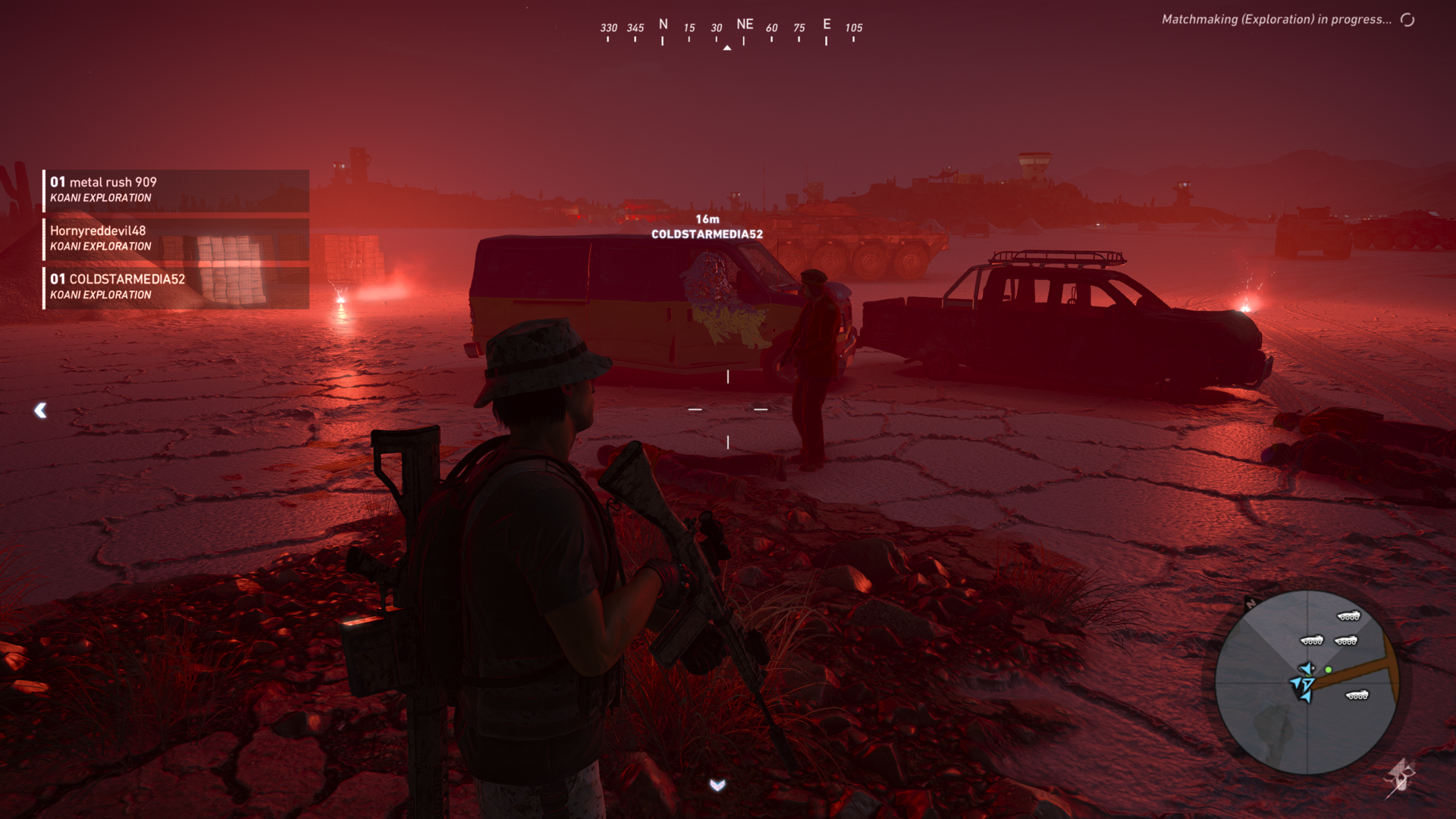Click the left chevron arrow indicator
This screenshot has width=1456, height=819.
[x=41, y=410]
